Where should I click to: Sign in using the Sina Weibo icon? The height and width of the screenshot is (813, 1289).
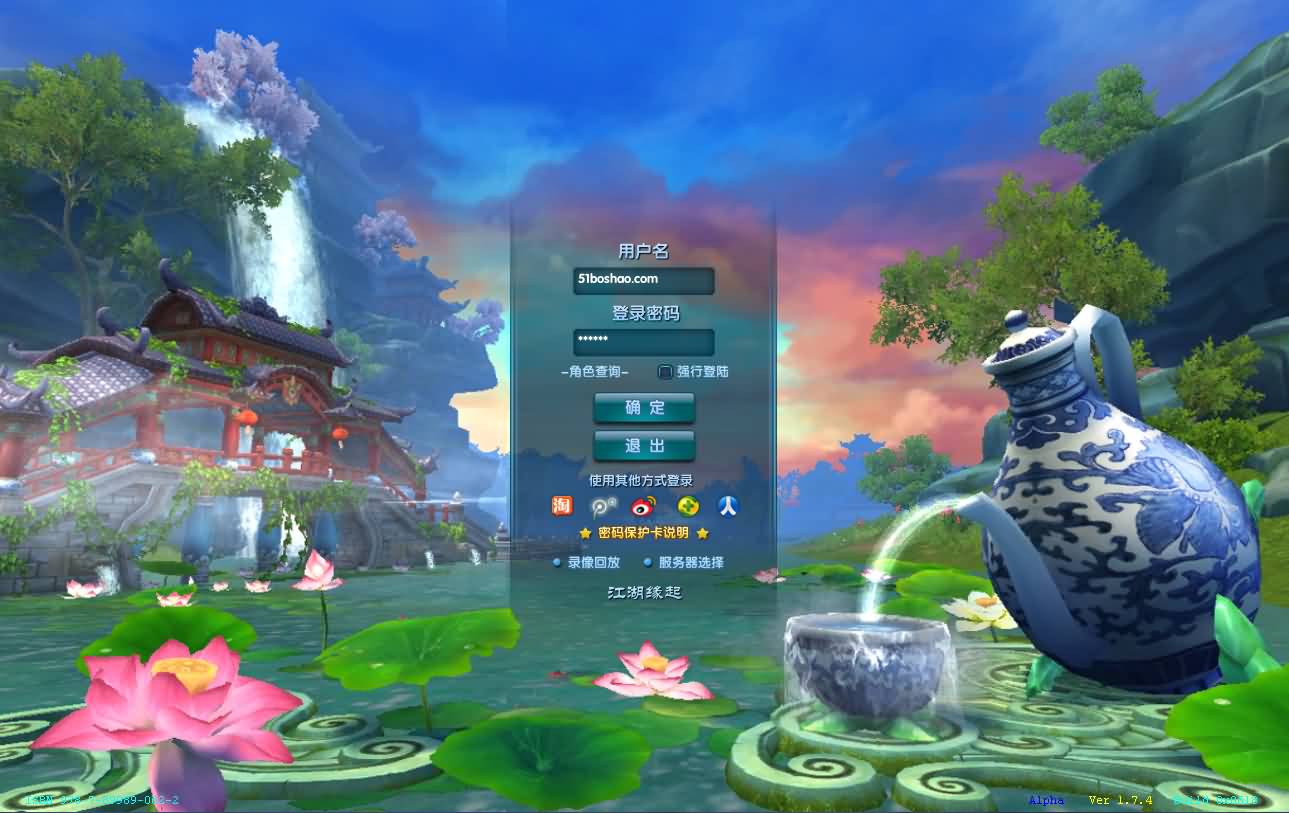[x=644, y=506]
